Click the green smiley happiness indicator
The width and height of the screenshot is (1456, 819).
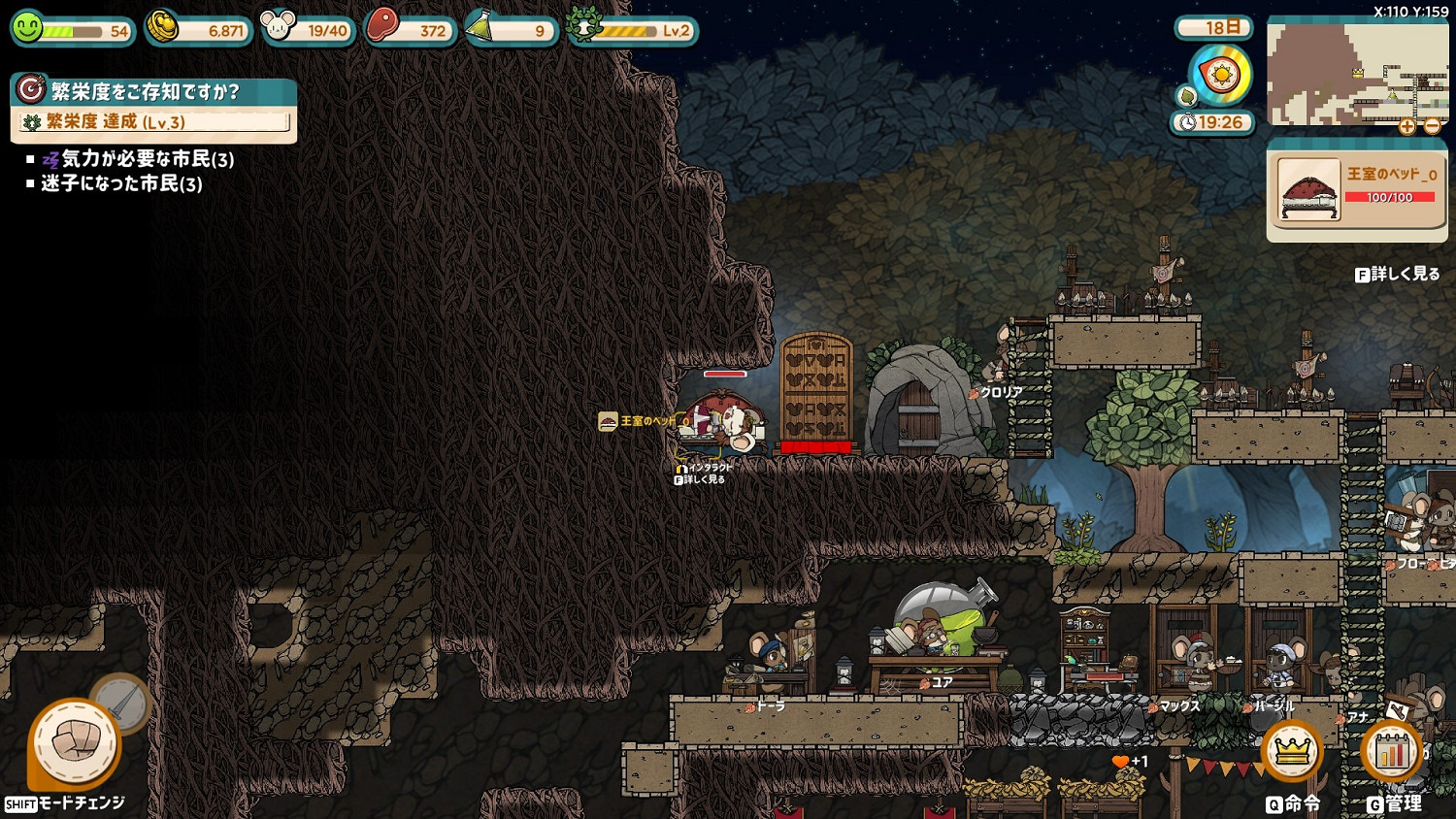pyautogui.click(x=72, y=30)
